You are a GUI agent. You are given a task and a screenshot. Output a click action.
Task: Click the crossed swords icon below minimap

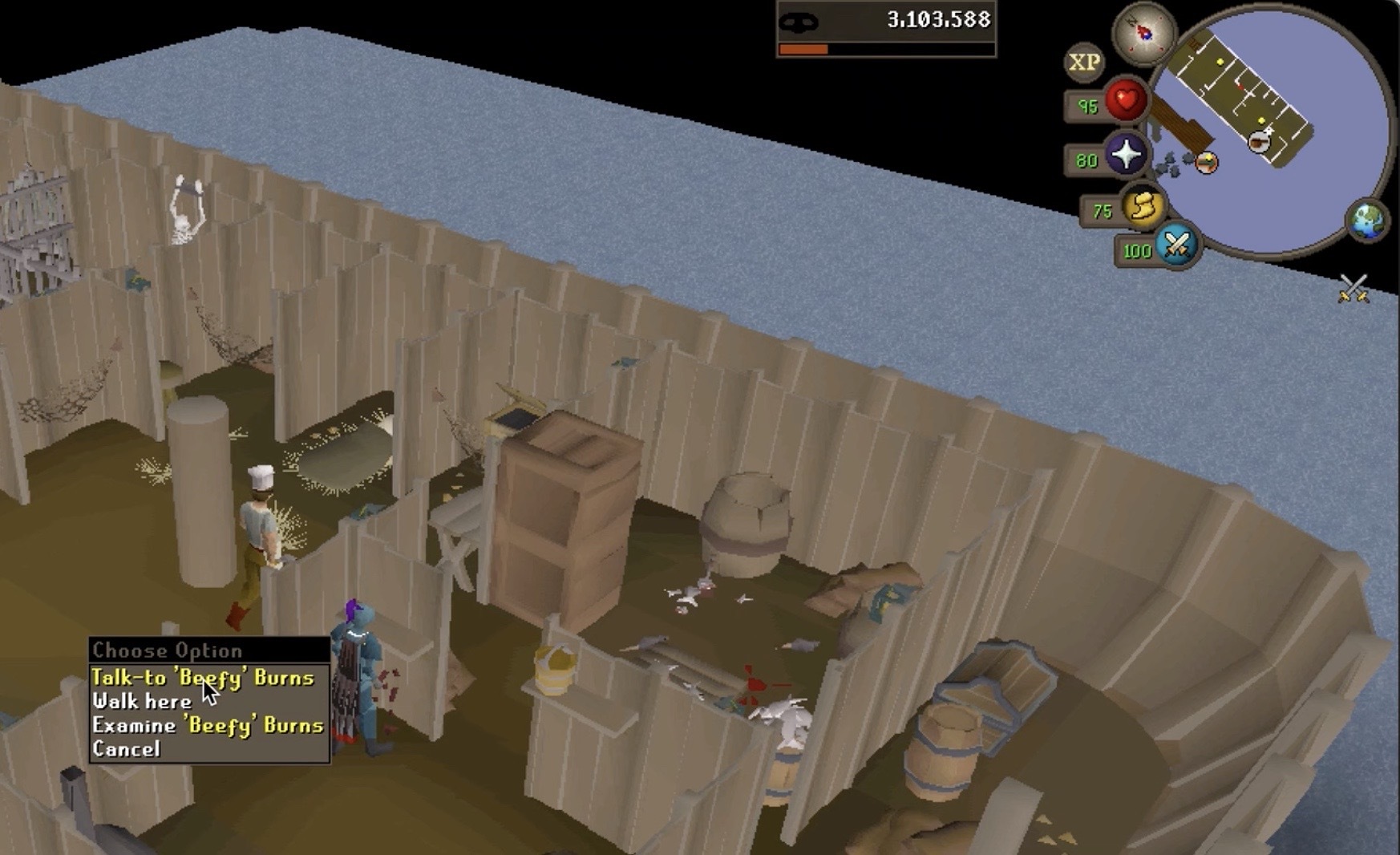coord(1353,288)
